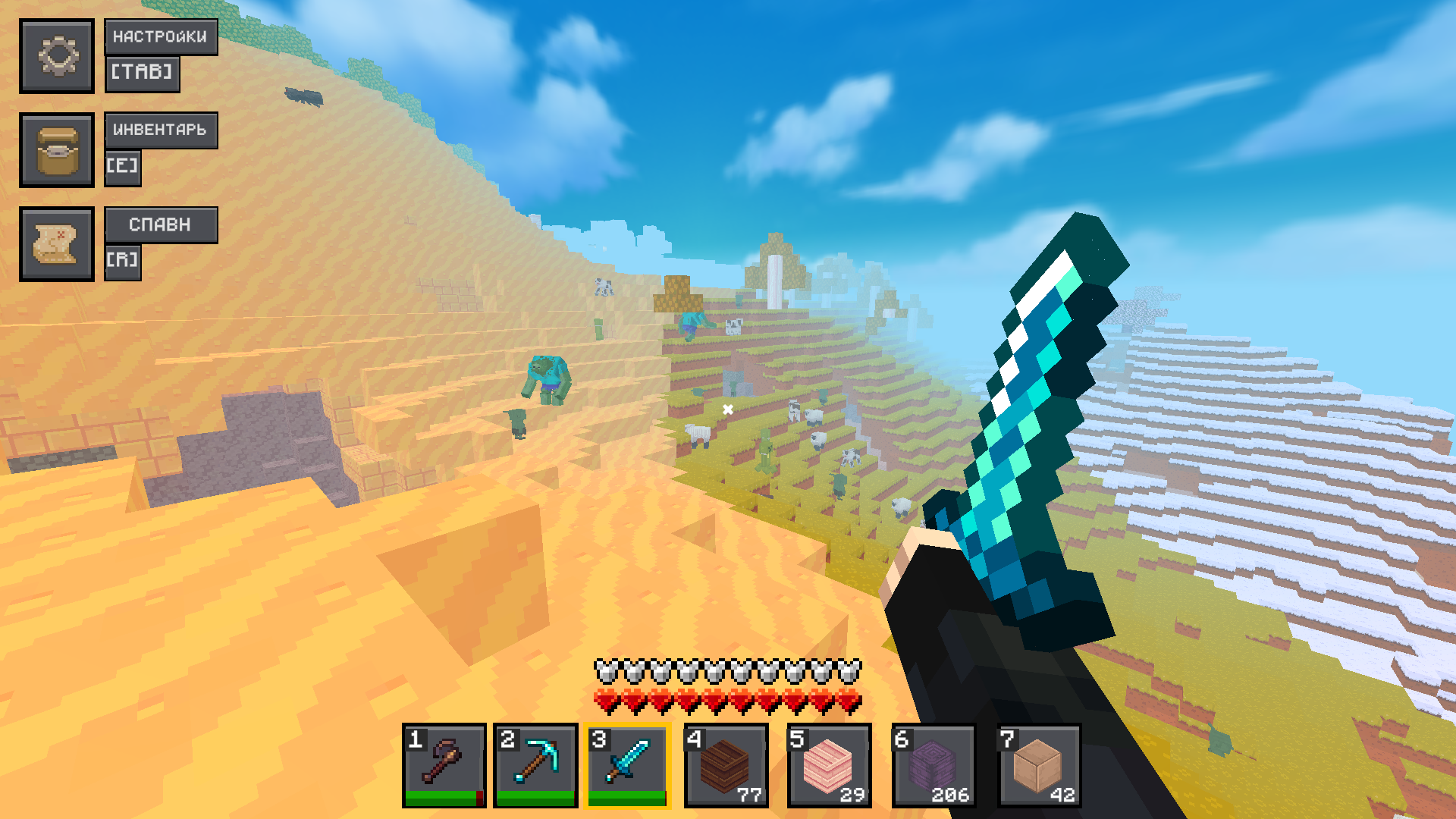This screenshot has width=1456, height=819.
Task: Click the axe durability bar
Action: (x=443, y=797)
